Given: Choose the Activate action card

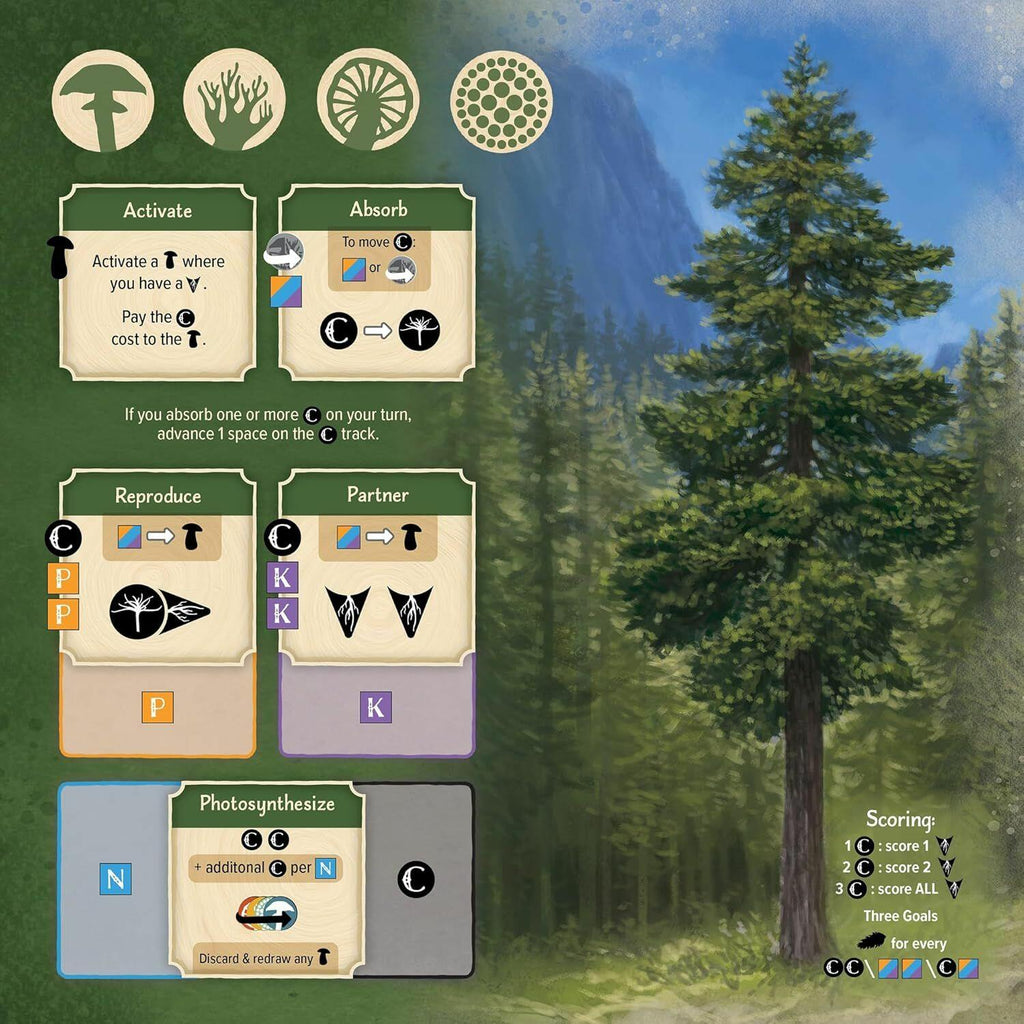Looking at the screenshot, I should [158, 282].
